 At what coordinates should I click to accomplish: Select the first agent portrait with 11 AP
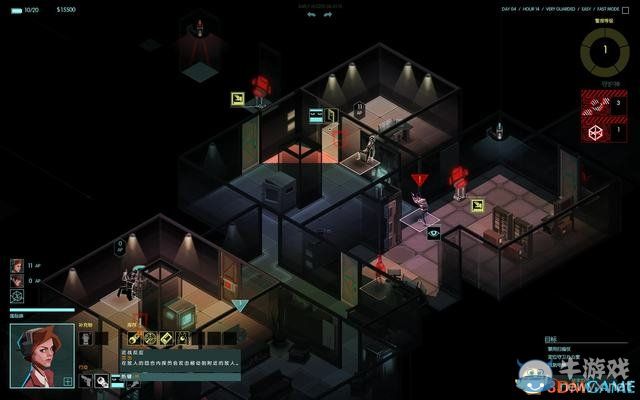17,266
